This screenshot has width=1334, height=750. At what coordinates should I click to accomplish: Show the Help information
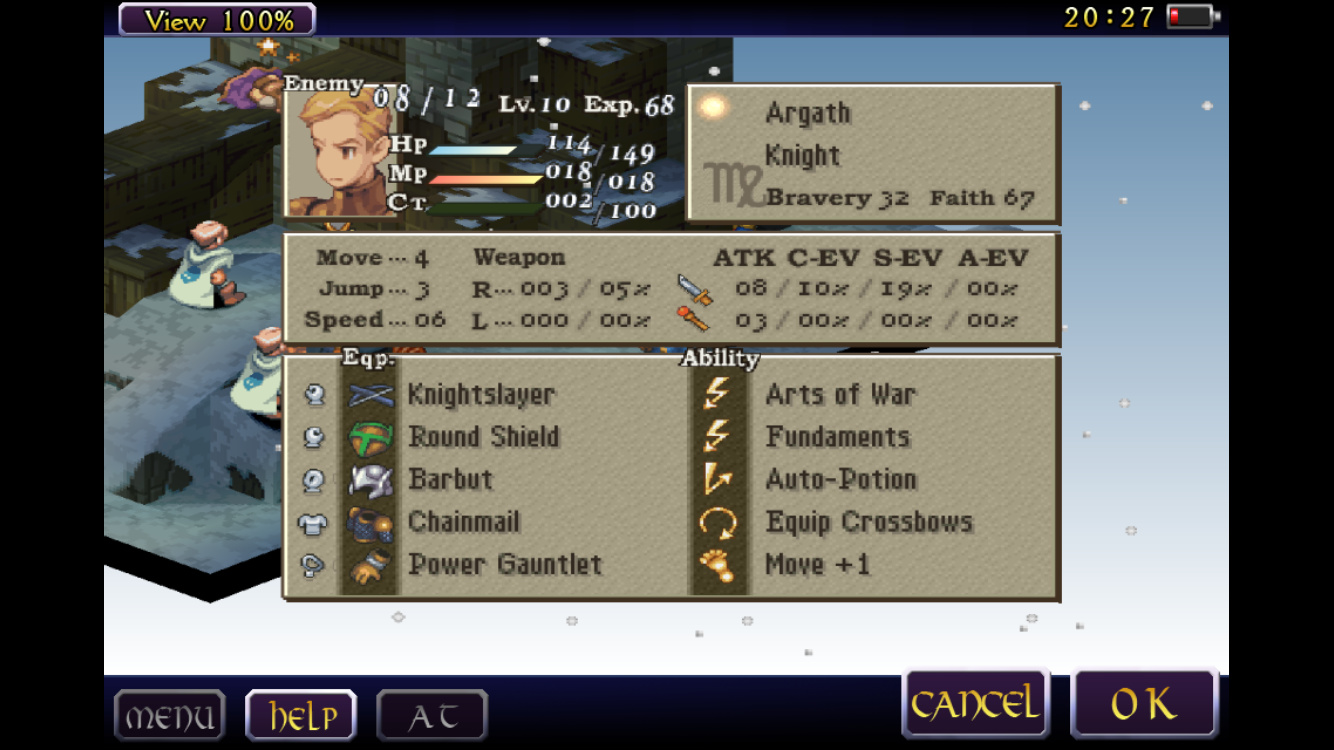pos(301,716)
